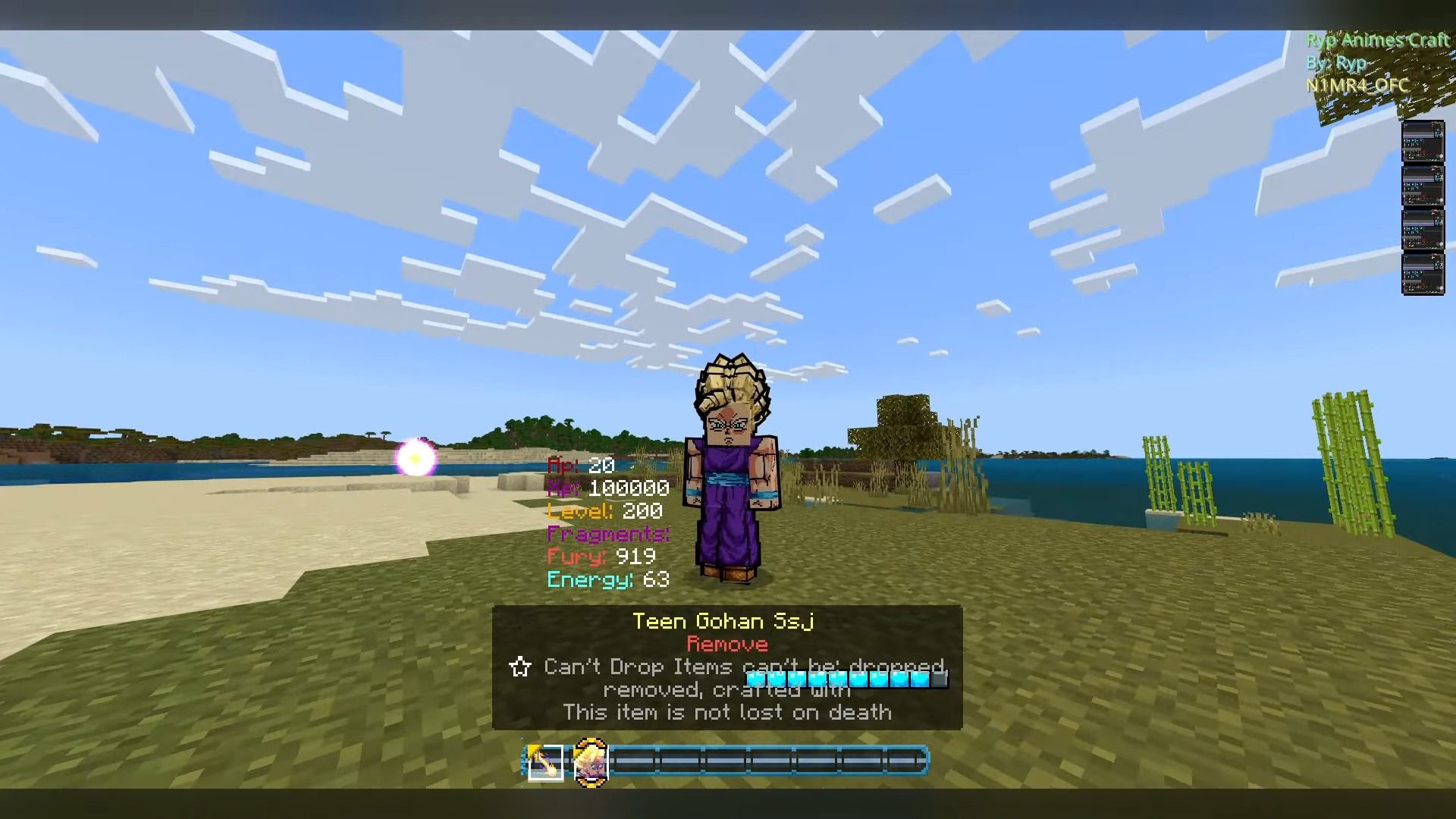This screenshot has height=819, width=1456.
Task: Click the Remove option in the tooltip
Action: [x=727, y=644]
